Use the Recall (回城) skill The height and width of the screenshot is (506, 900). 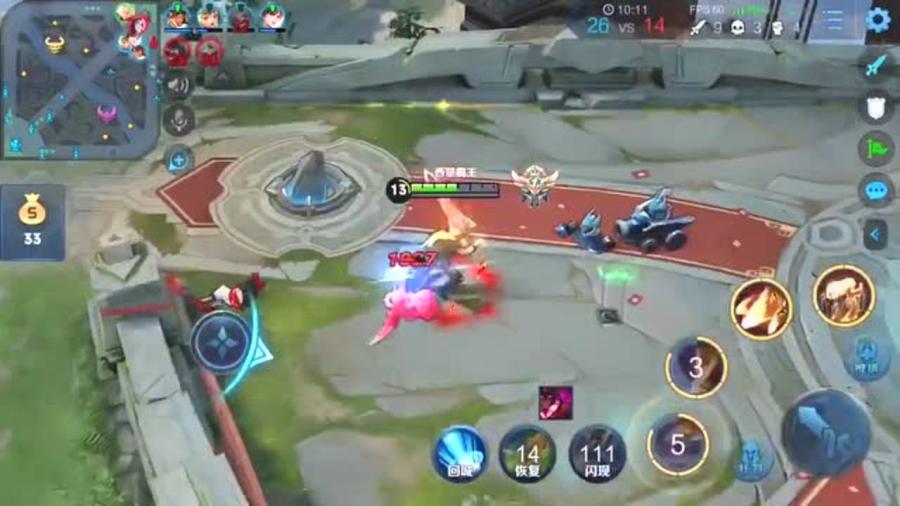459,454
